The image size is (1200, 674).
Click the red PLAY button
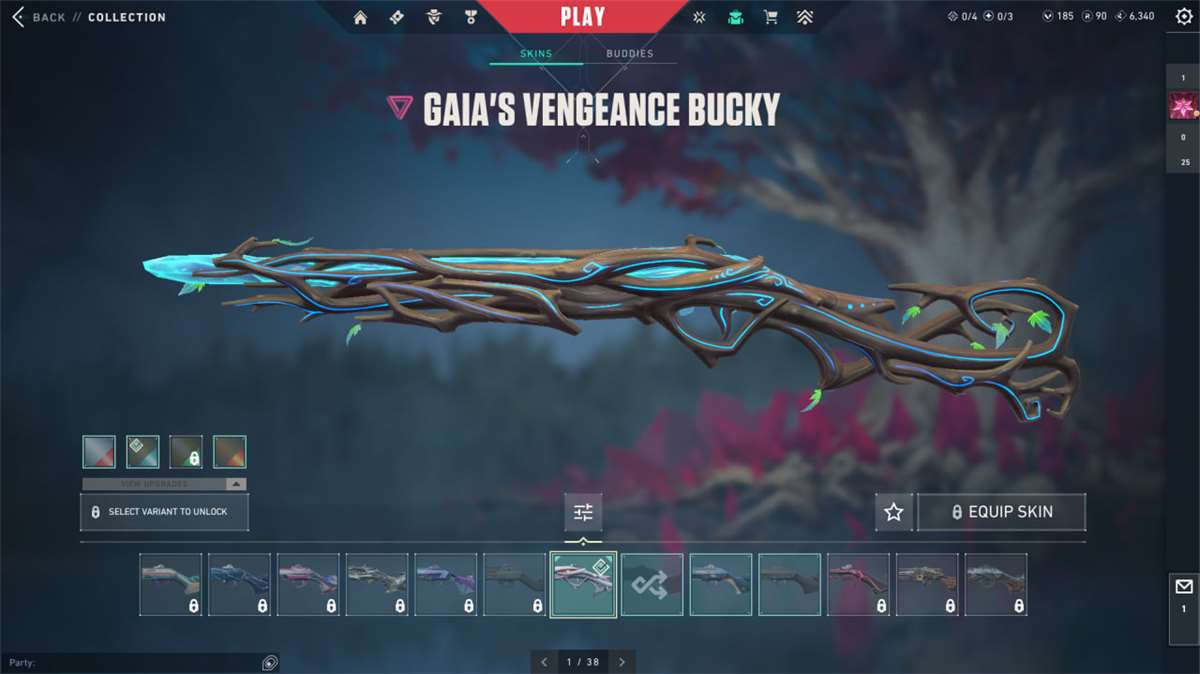tap(582, 17)
